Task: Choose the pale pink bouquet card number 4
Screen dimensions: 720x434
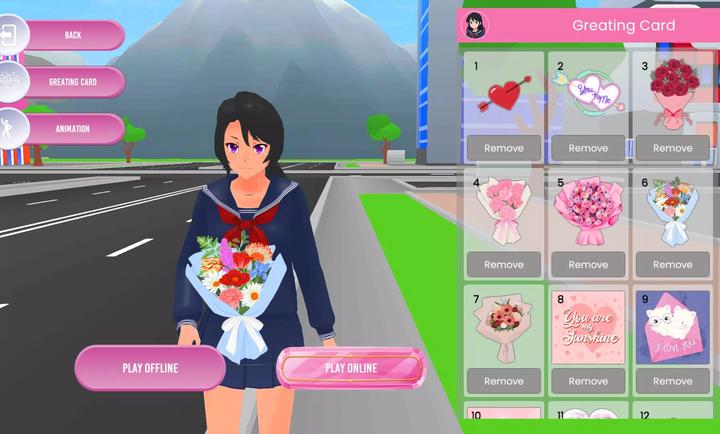Action: (x=503, y=213)
